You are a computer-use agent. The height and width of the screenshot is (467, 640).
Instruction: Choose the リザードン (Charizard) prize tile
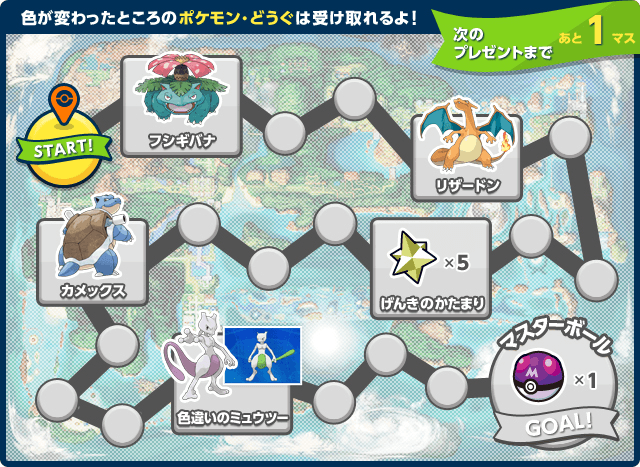pyautogui.click(x=467, y=152)
